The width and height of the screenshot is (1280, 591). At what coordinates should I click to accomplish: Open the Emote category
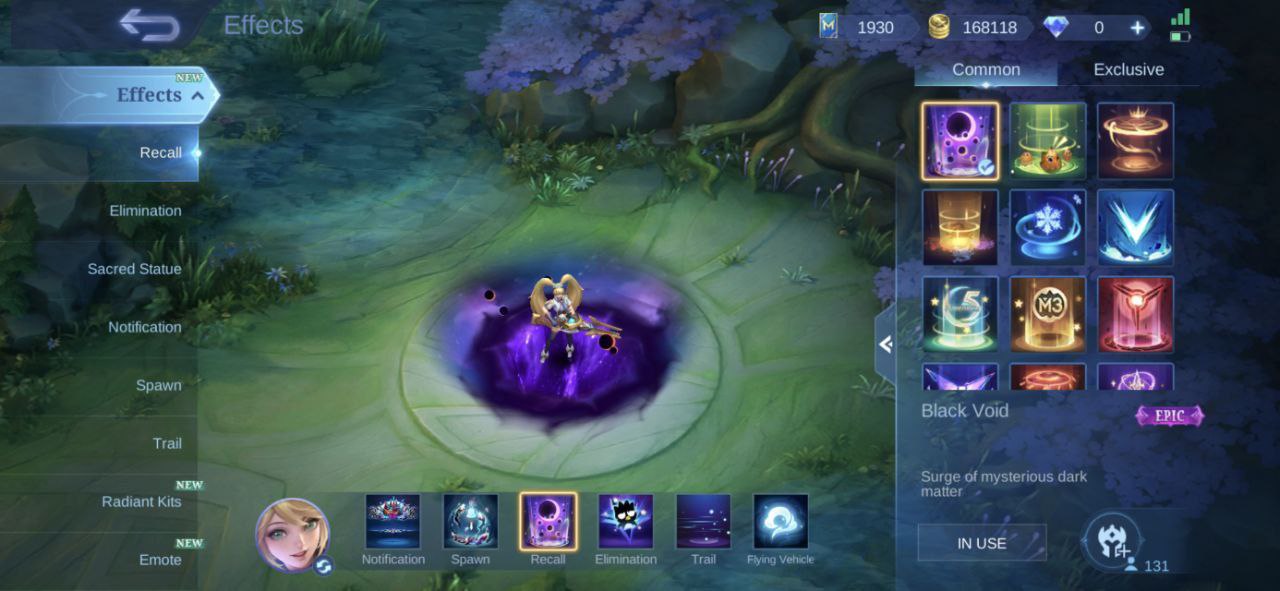[x=160, y=559]
